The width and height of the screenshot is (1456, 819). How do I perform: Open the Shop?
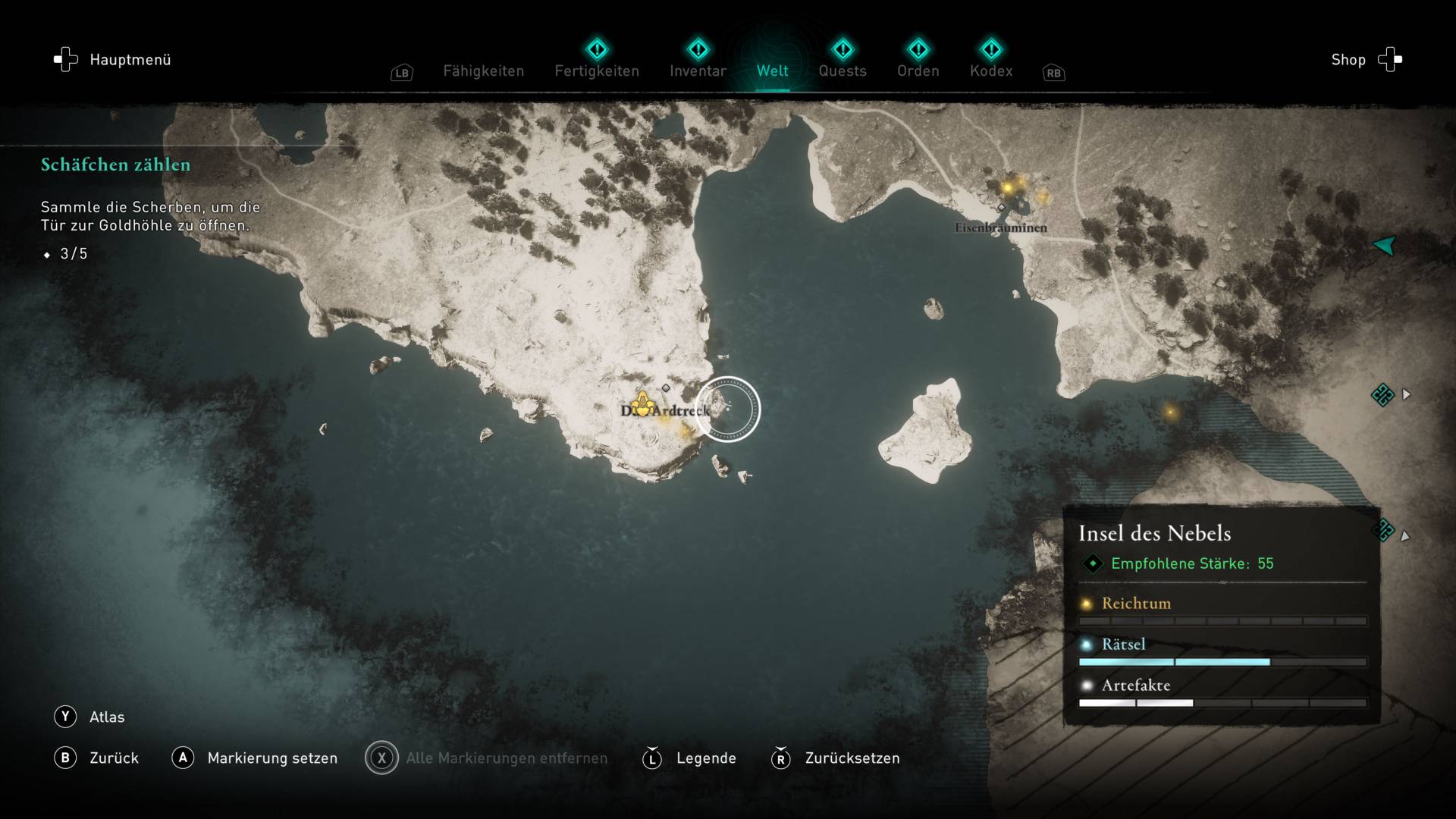1366,60
